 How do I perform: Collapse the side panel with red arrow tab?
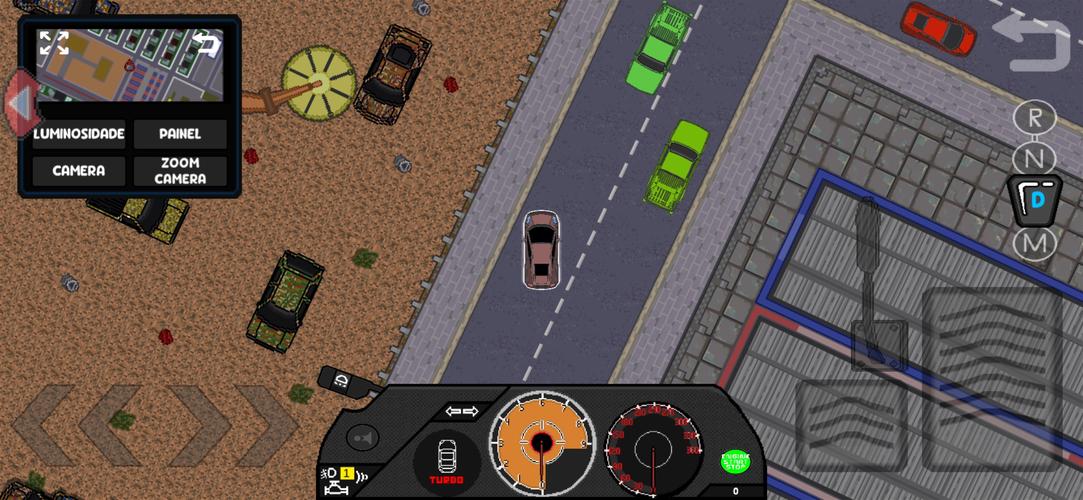pyautogui.click(x=17, y=102)
